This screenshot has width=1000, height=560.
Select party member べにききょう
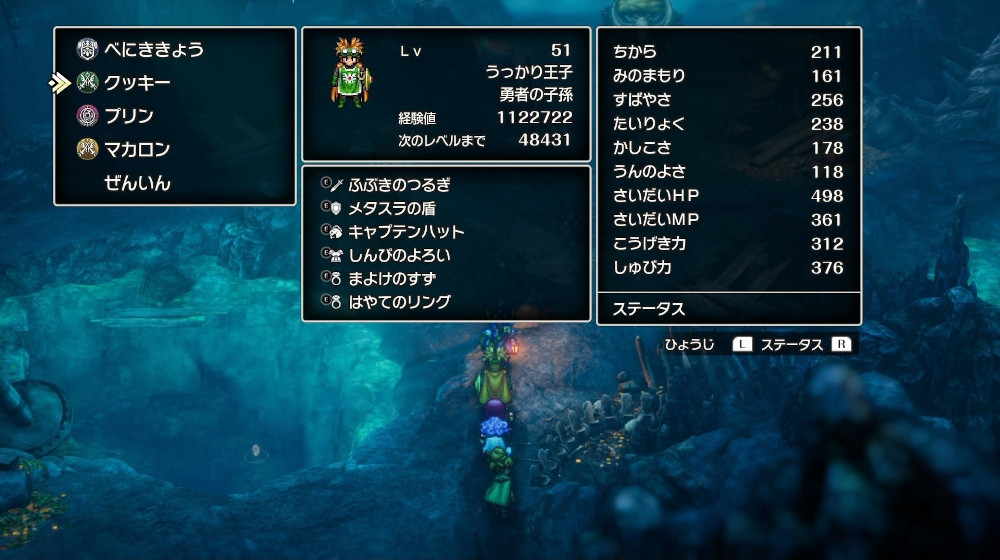(154, 49)
